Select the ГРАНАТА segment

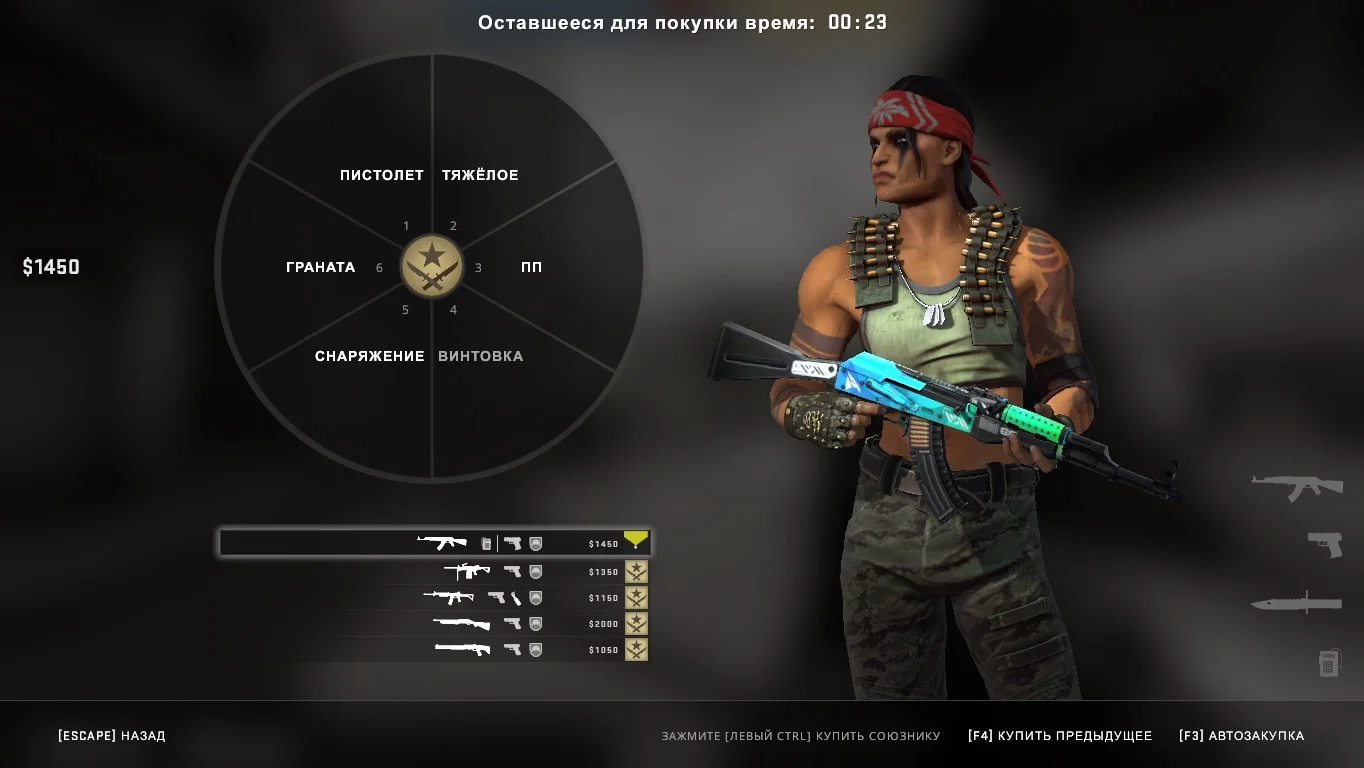320,267
